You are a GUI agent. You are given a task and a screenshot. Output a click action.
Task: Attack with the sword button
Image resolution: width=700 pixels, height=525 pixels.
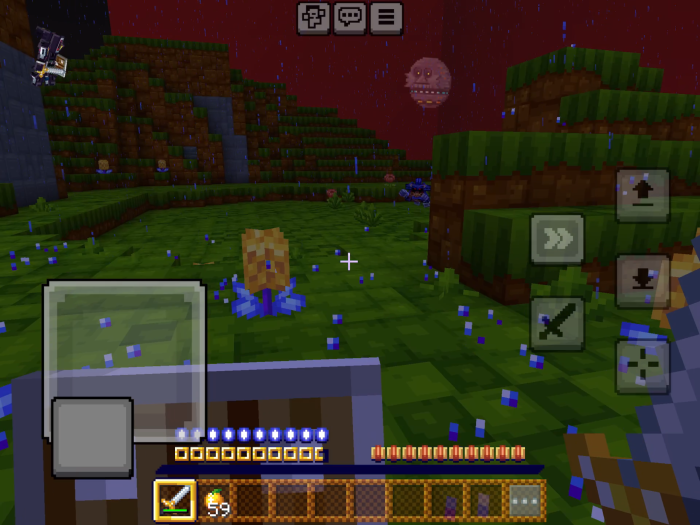click(557, 323)
